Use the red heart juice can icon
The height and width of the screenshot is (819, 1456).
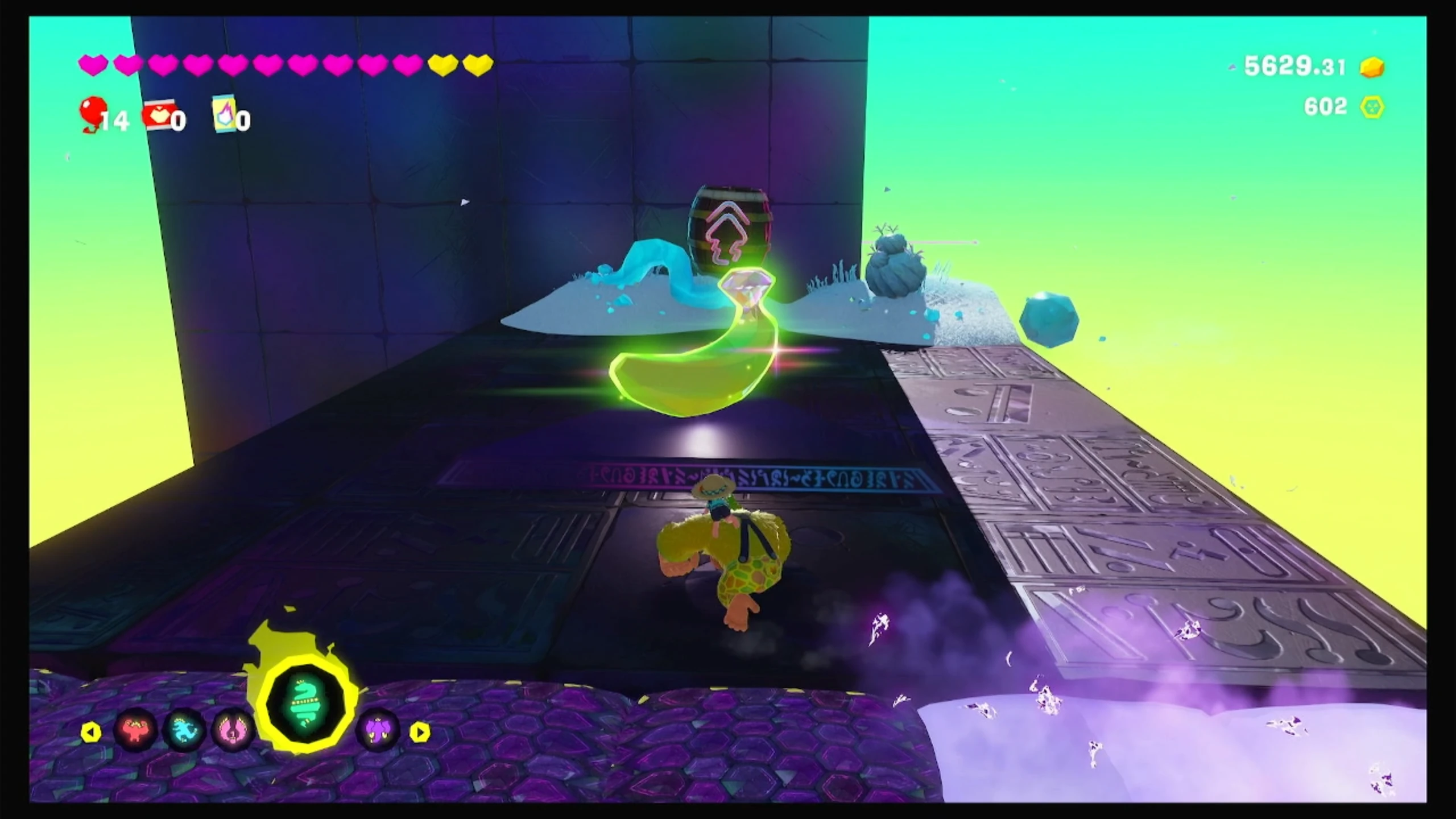point(158,114)
